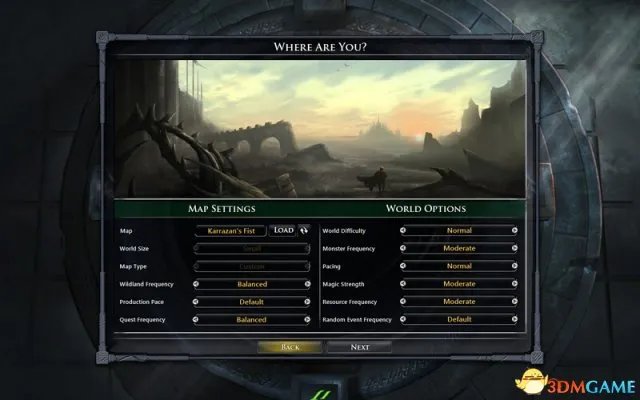Raise Production Pace using its right arrow
This screenshot has width=640, height=400.
pos(309,302)
